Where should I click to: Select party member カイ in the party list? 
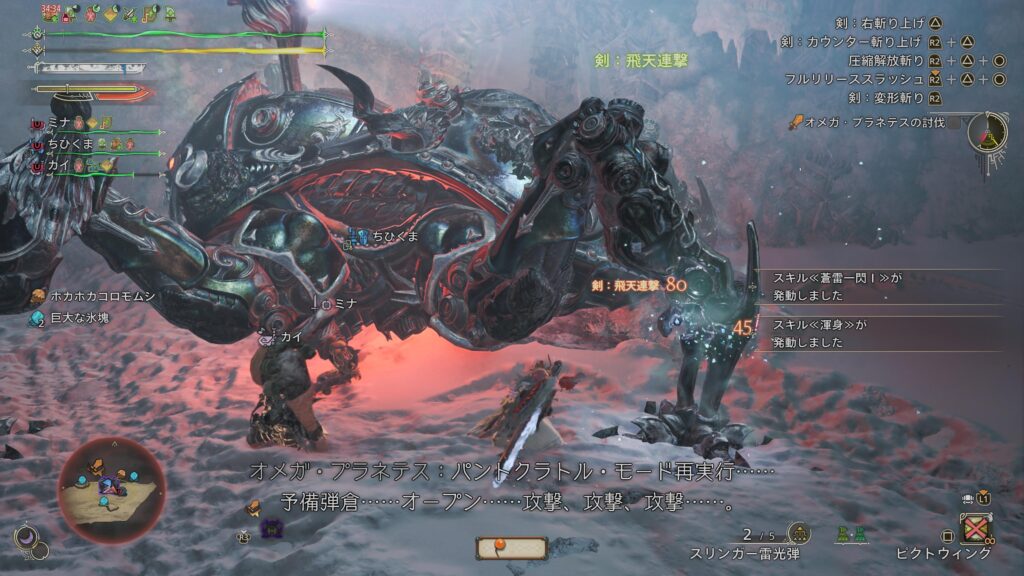[x=62, y=165]
